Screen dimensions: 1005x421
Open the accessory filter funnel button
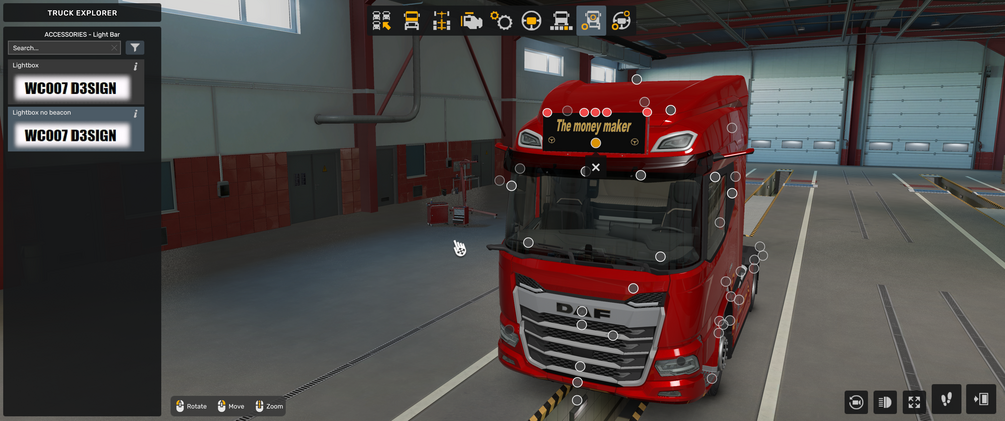coord(135,48)
